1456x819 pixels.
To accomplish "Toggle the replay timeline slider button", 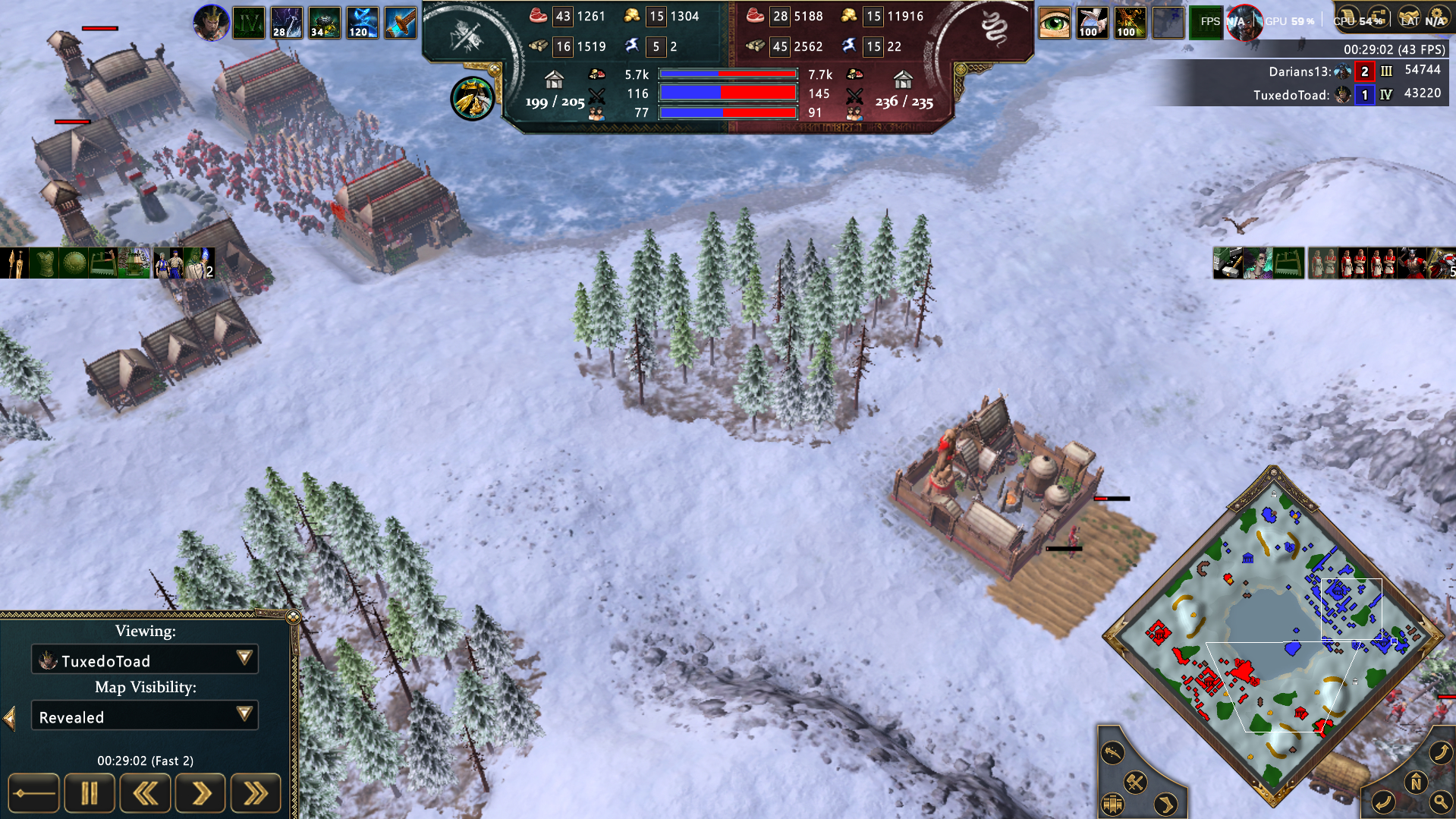I will coord(33,794).
